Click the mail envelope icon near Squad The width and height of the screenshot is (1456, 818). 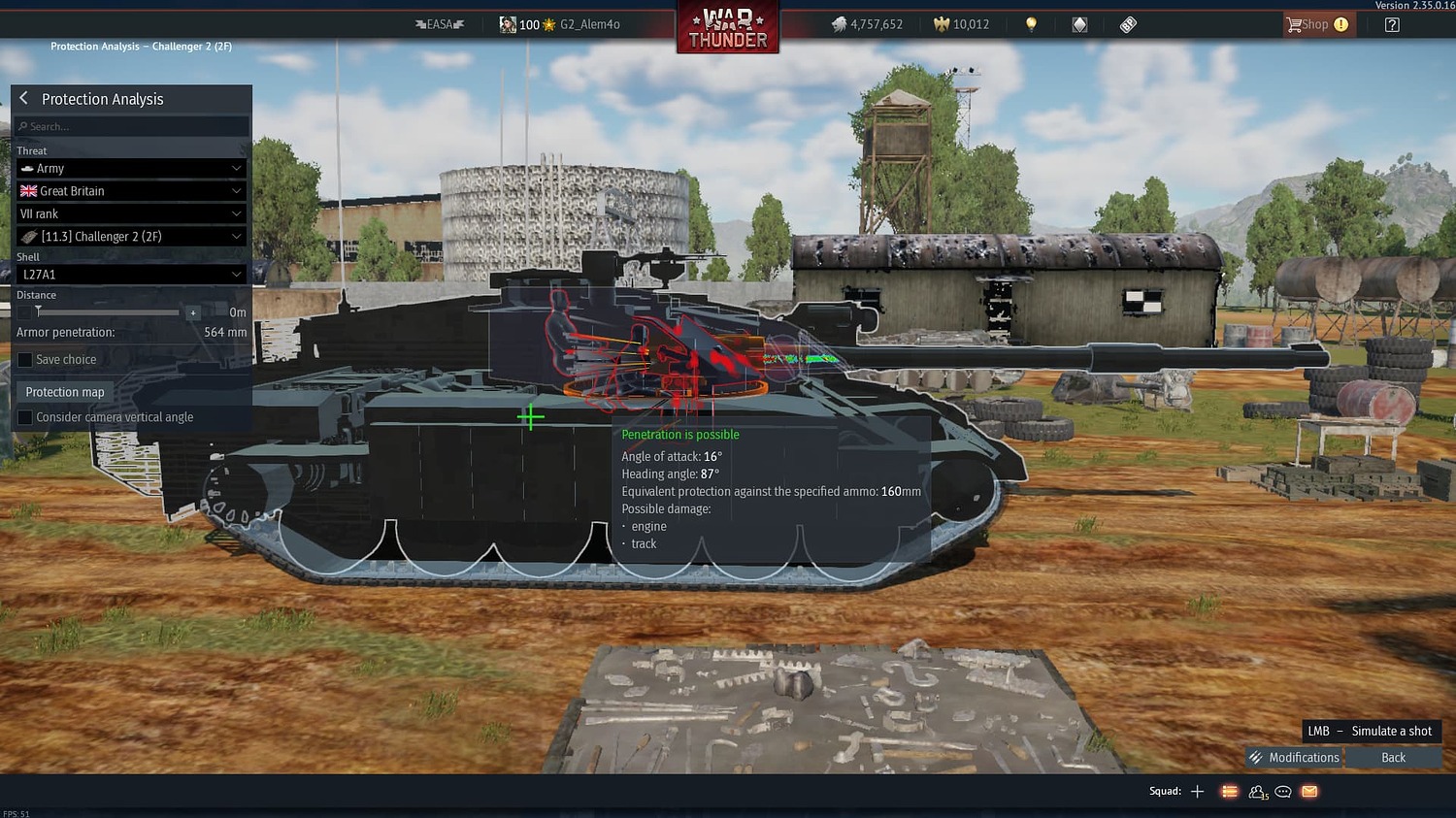[x=1308, y=792]
